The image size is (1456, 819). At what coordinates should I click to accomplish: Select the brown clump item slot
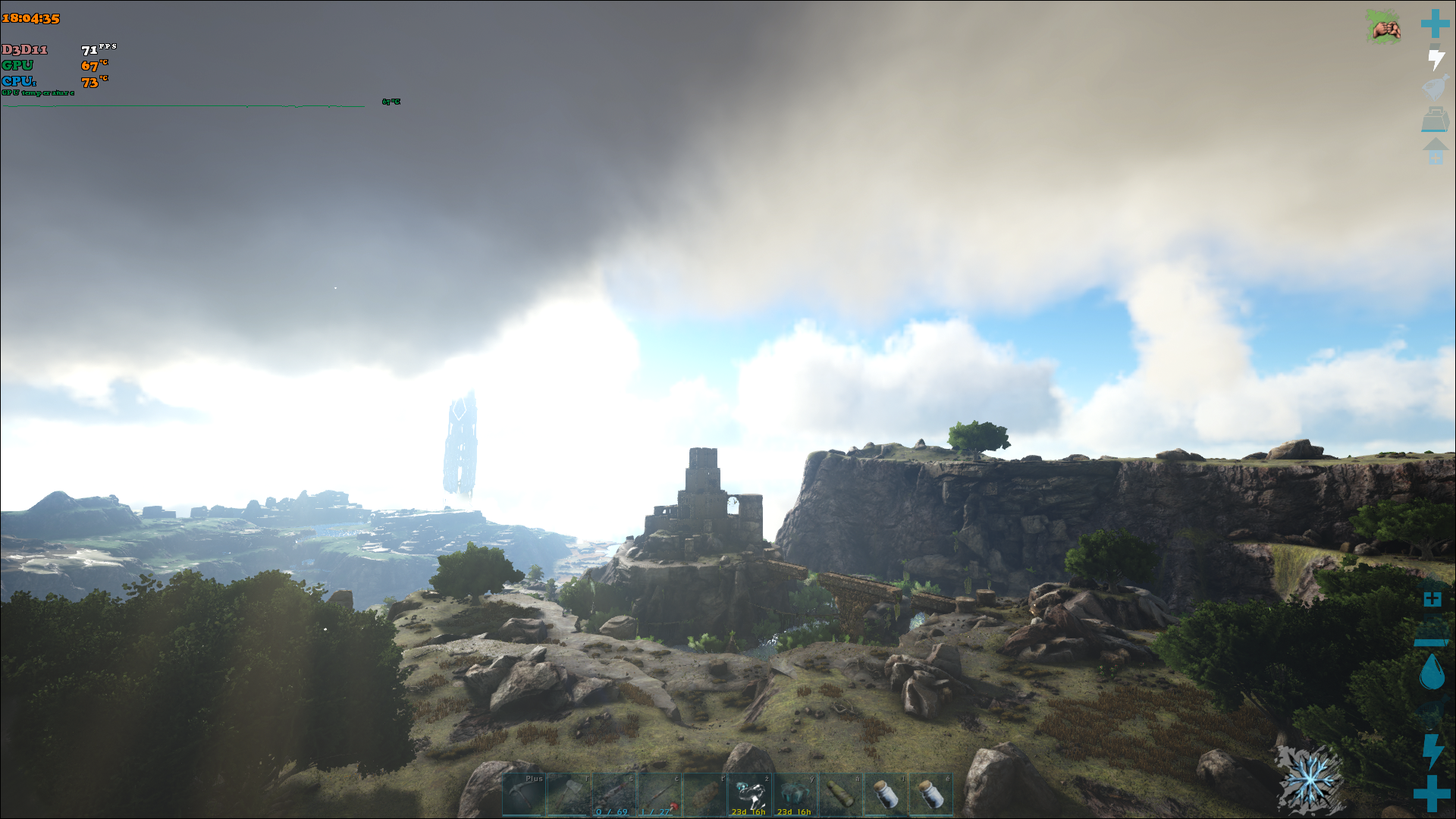click(705, 795)
